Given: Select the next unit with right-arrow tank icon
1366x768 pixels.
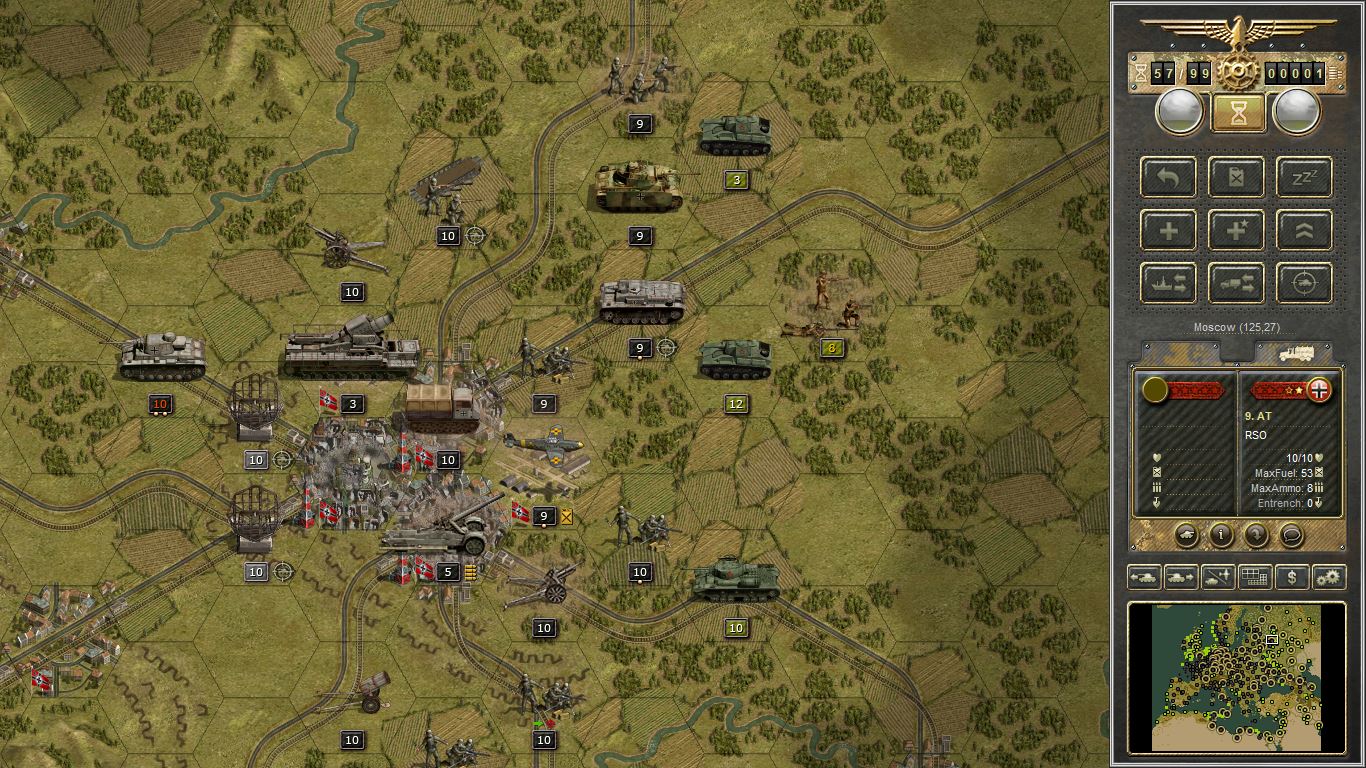Looking at the screenshot, I should point(1181,577).
